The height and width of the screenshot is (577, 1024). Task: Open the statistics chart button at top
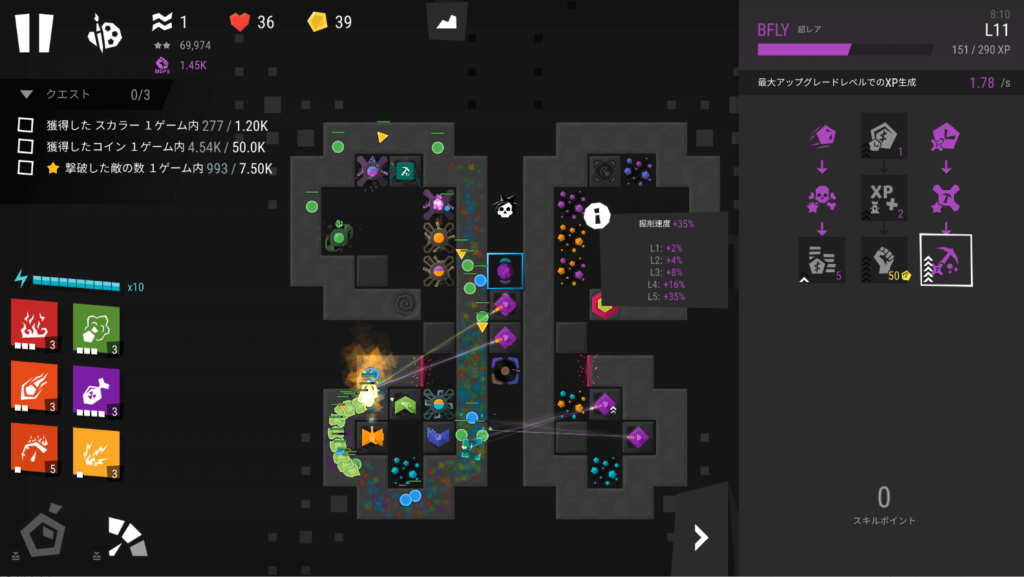click(x=446, y=21)
